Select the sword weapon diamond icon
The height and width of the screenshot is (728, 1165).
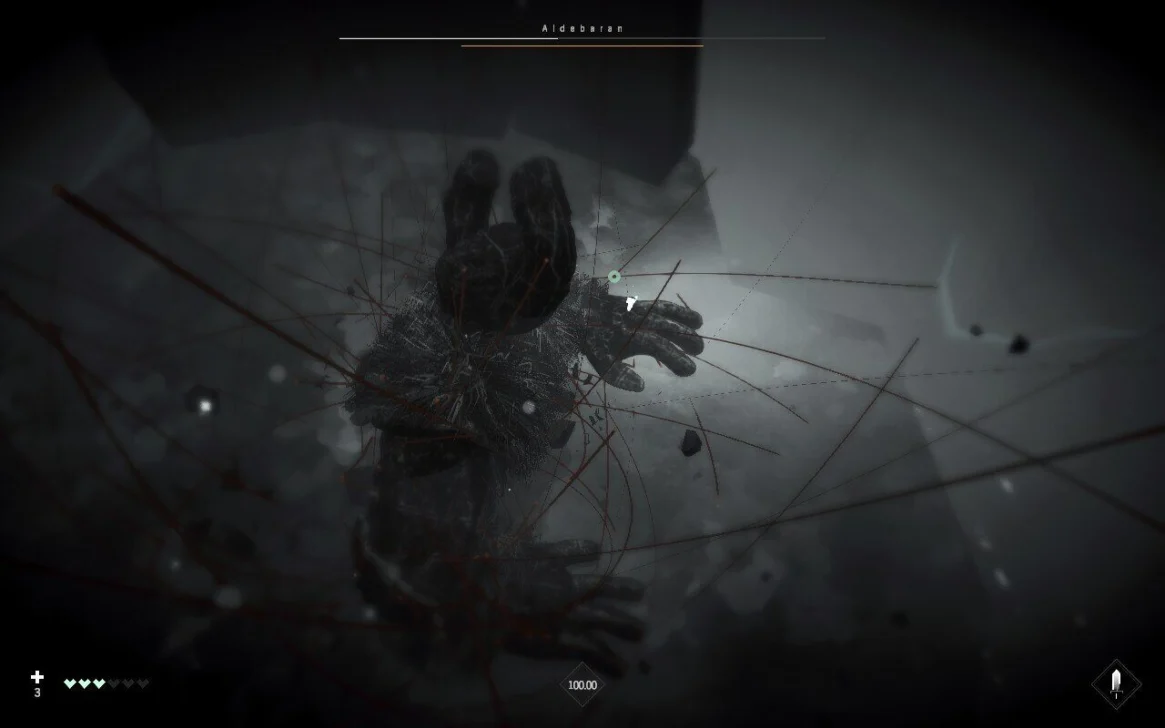pyautogui.click(x=1115, y=684)
